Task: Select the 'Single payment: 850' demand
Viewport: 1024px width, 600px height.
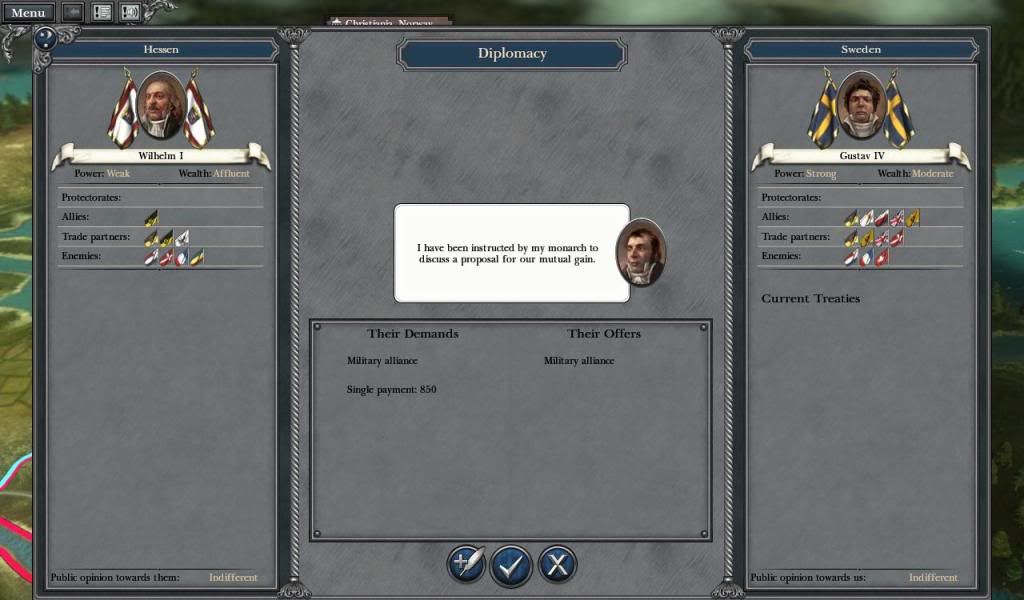Action: click(x=392, y=389)
